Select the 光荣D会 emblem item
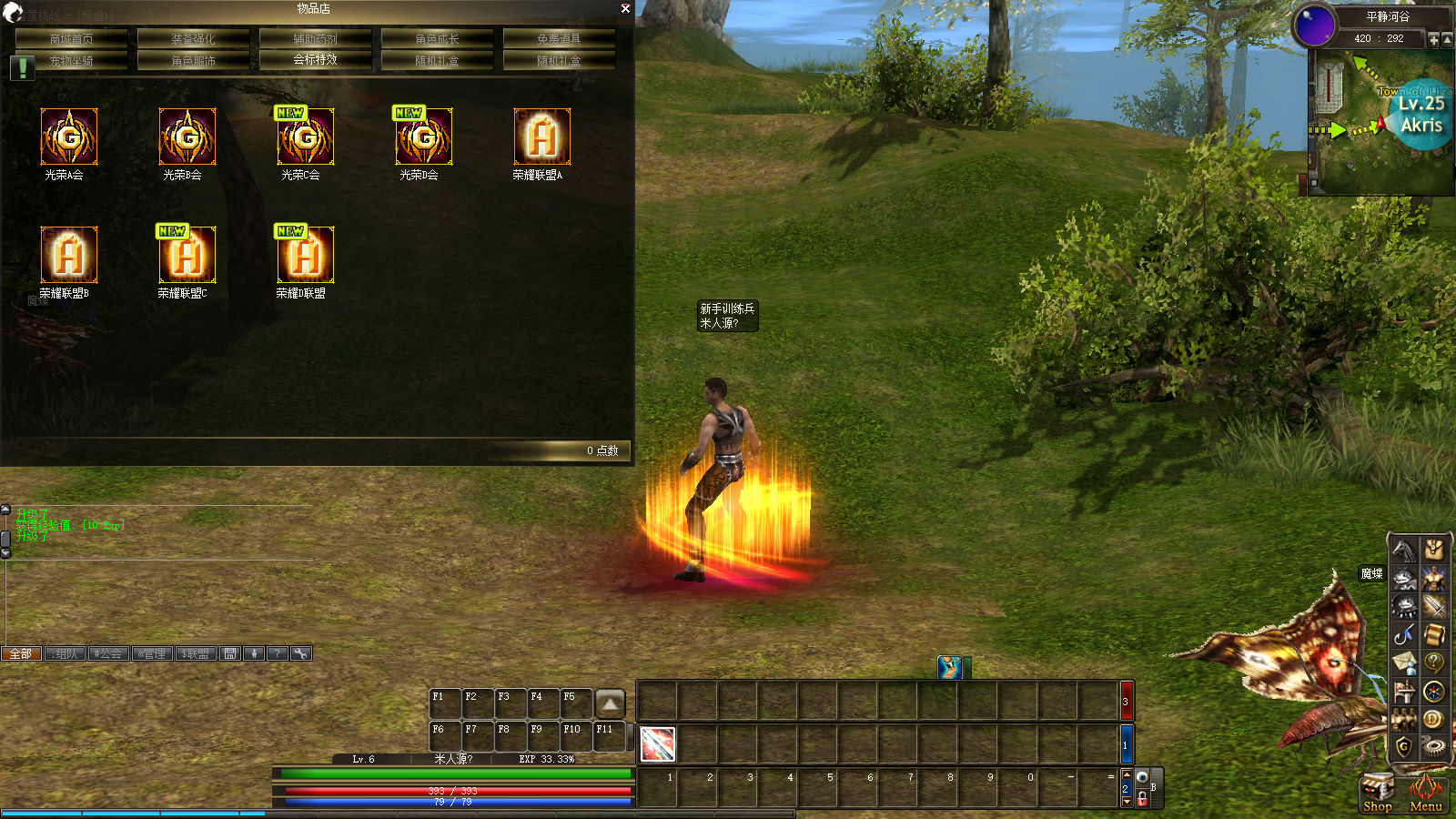Image resolution: width=1456 pixels, height=819 pixels. pyautogui.click(x=424, y=137)
